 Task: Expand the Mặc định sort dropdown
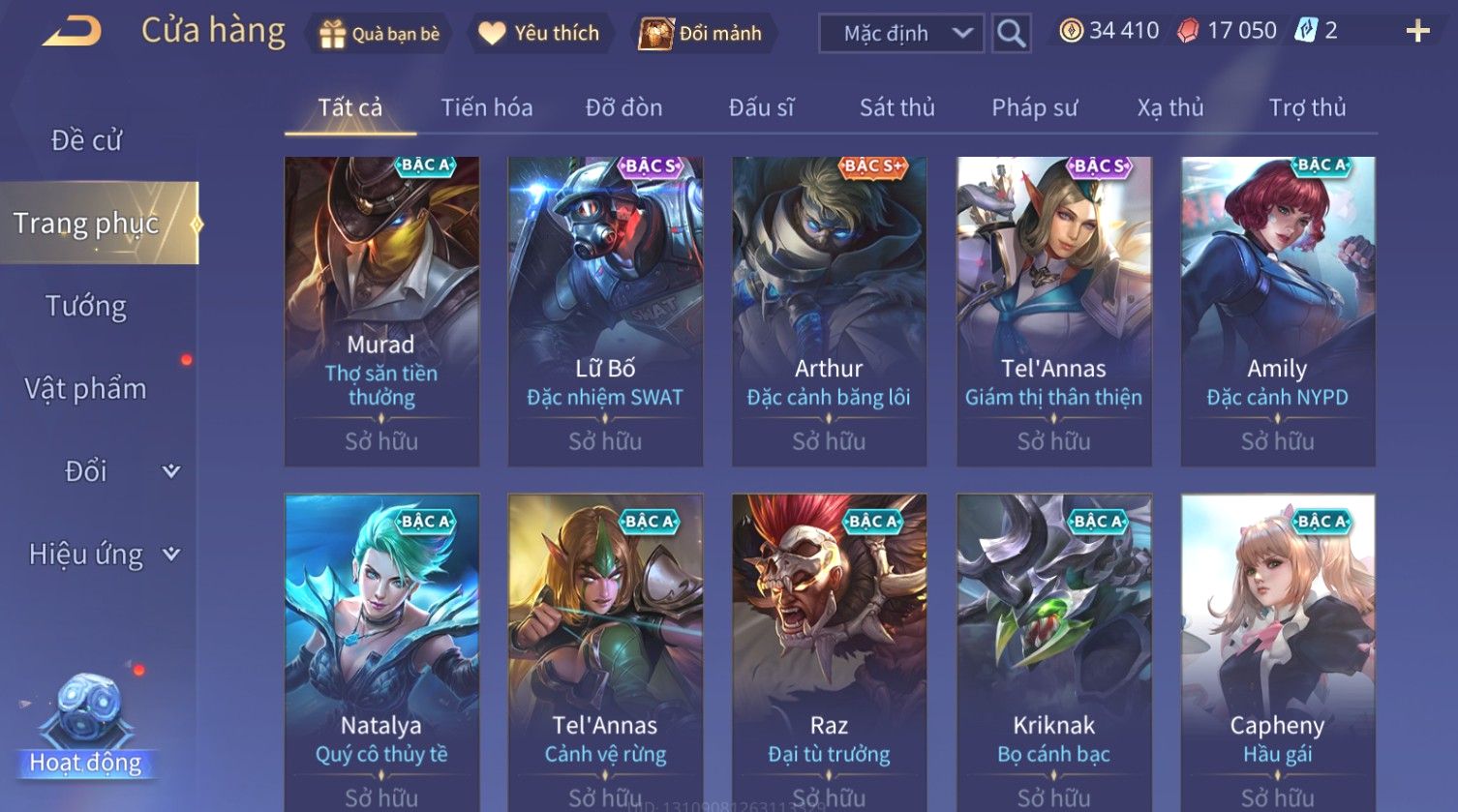tap(900, 34)
